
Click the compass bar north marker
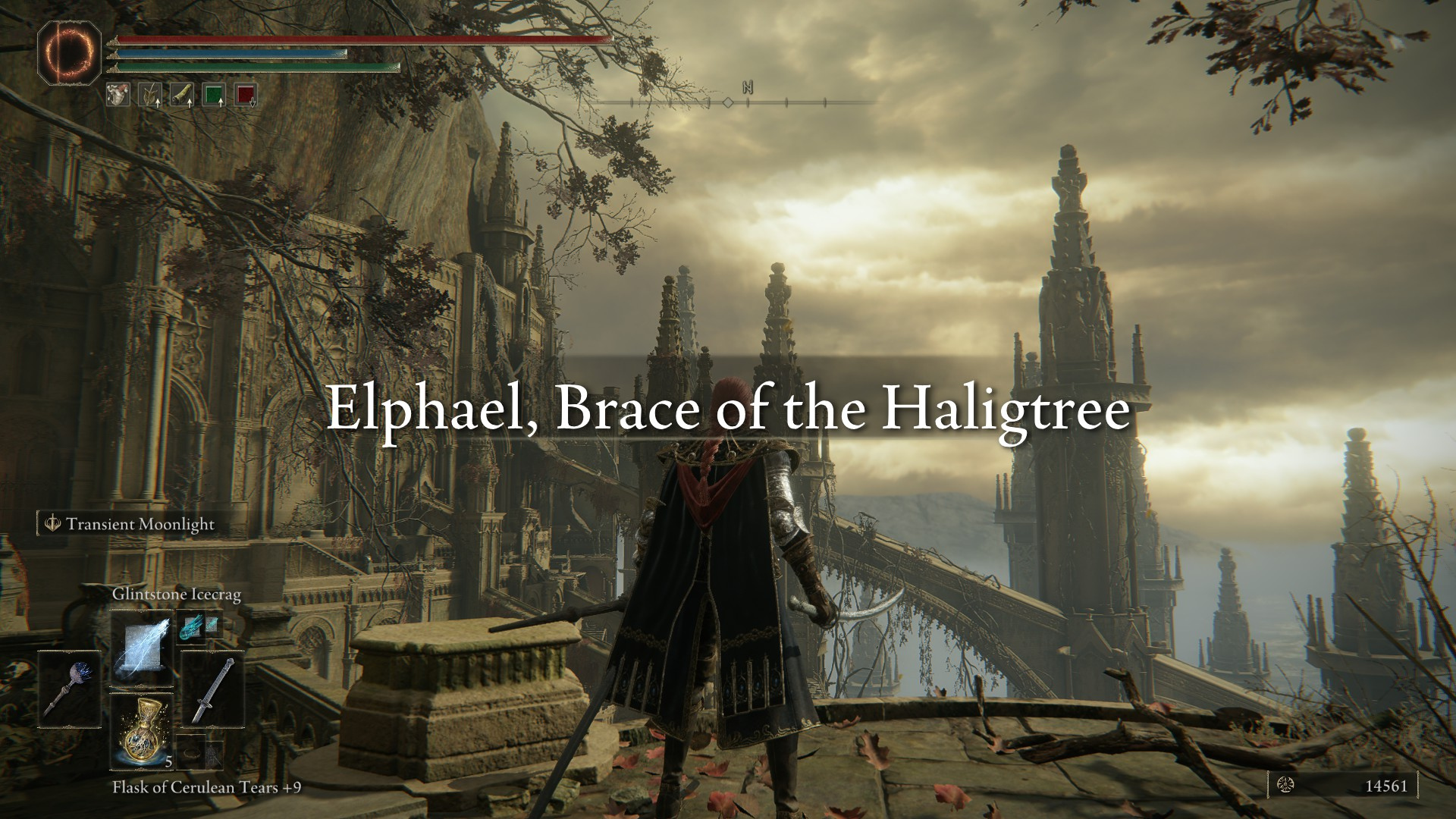coord(748,89)
